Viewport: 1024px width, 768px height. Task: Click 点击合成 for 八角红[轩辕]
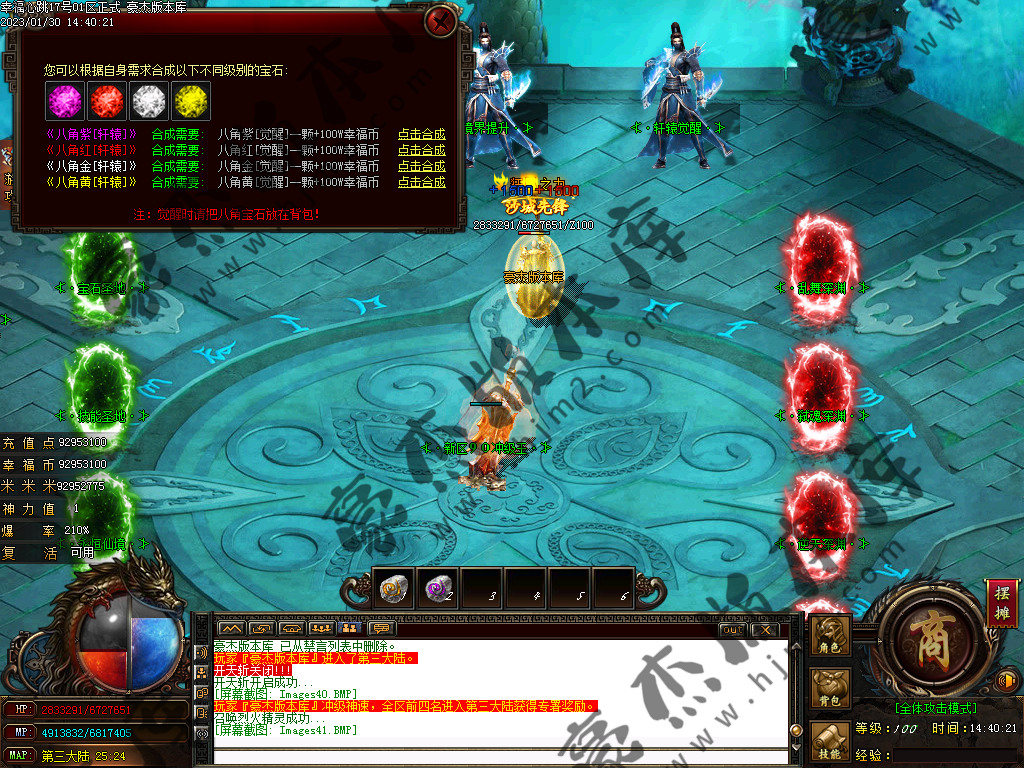(x=421, y=150)
